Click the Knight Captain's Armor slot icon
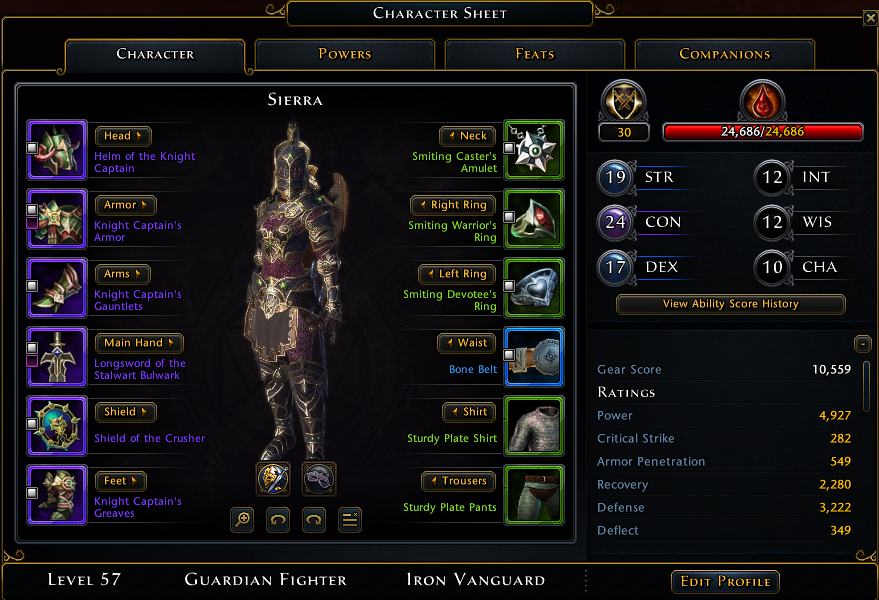Viewport: 879px width, 600px height. (x=57, y=219)
